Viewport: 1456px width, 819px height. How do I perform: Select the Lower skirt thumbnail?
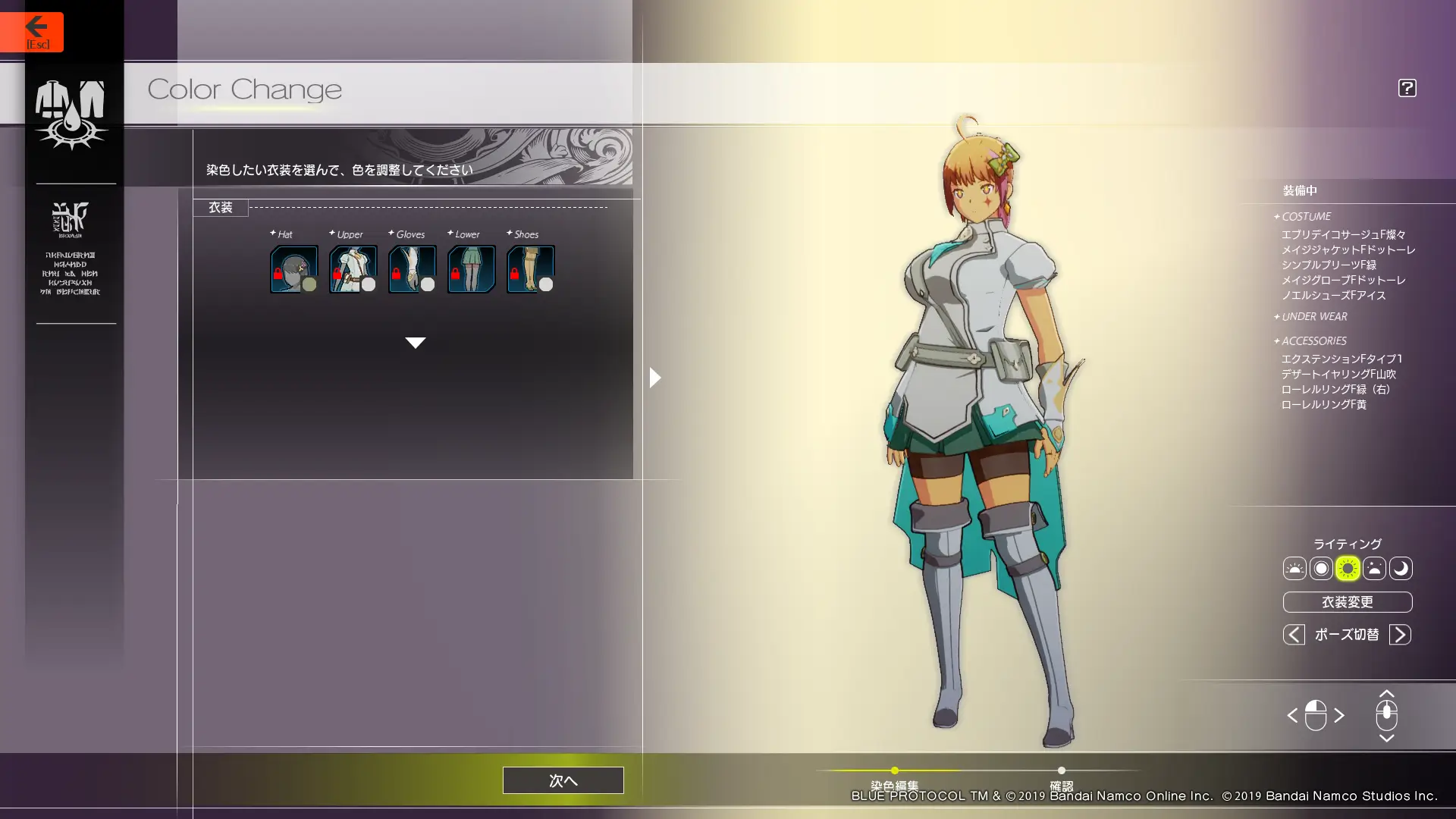pos(471,267)
